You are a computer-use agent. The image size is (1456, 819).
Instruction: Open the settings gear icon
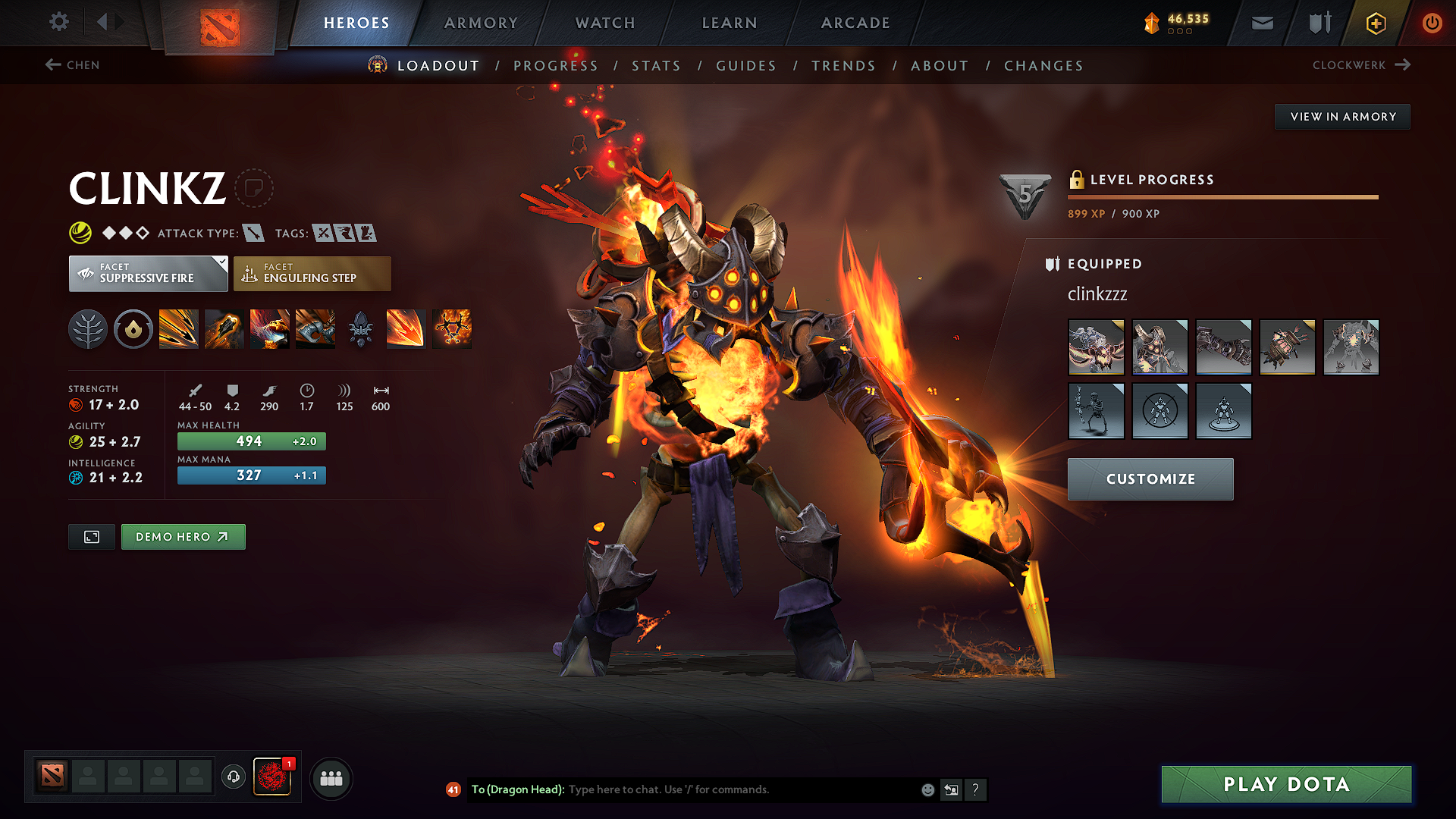pos(58,22)
